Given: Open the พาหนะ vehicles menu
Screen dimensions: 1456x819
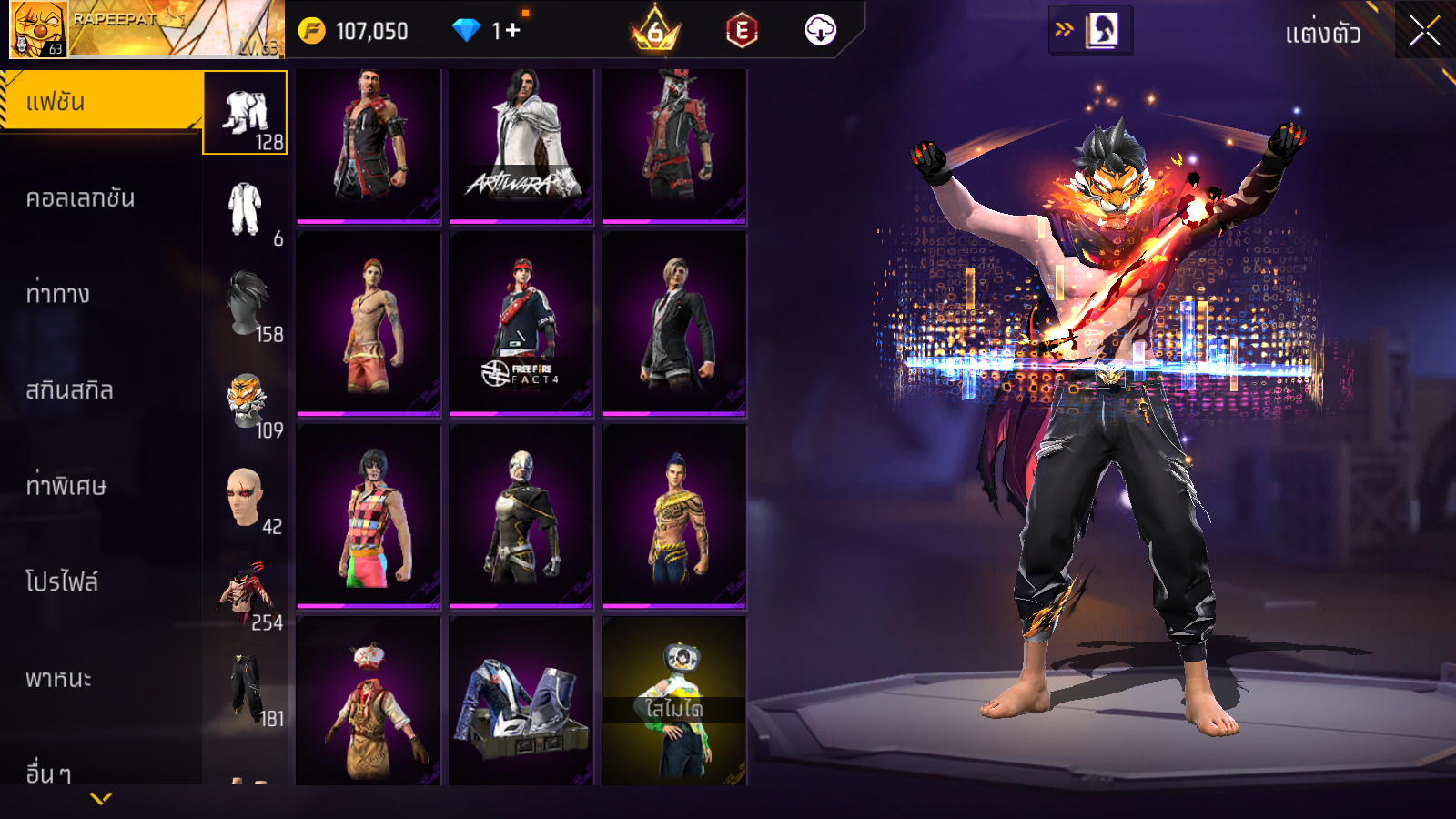Looking at the screenshot, I should pyautogui.click(x=58, y=679).
